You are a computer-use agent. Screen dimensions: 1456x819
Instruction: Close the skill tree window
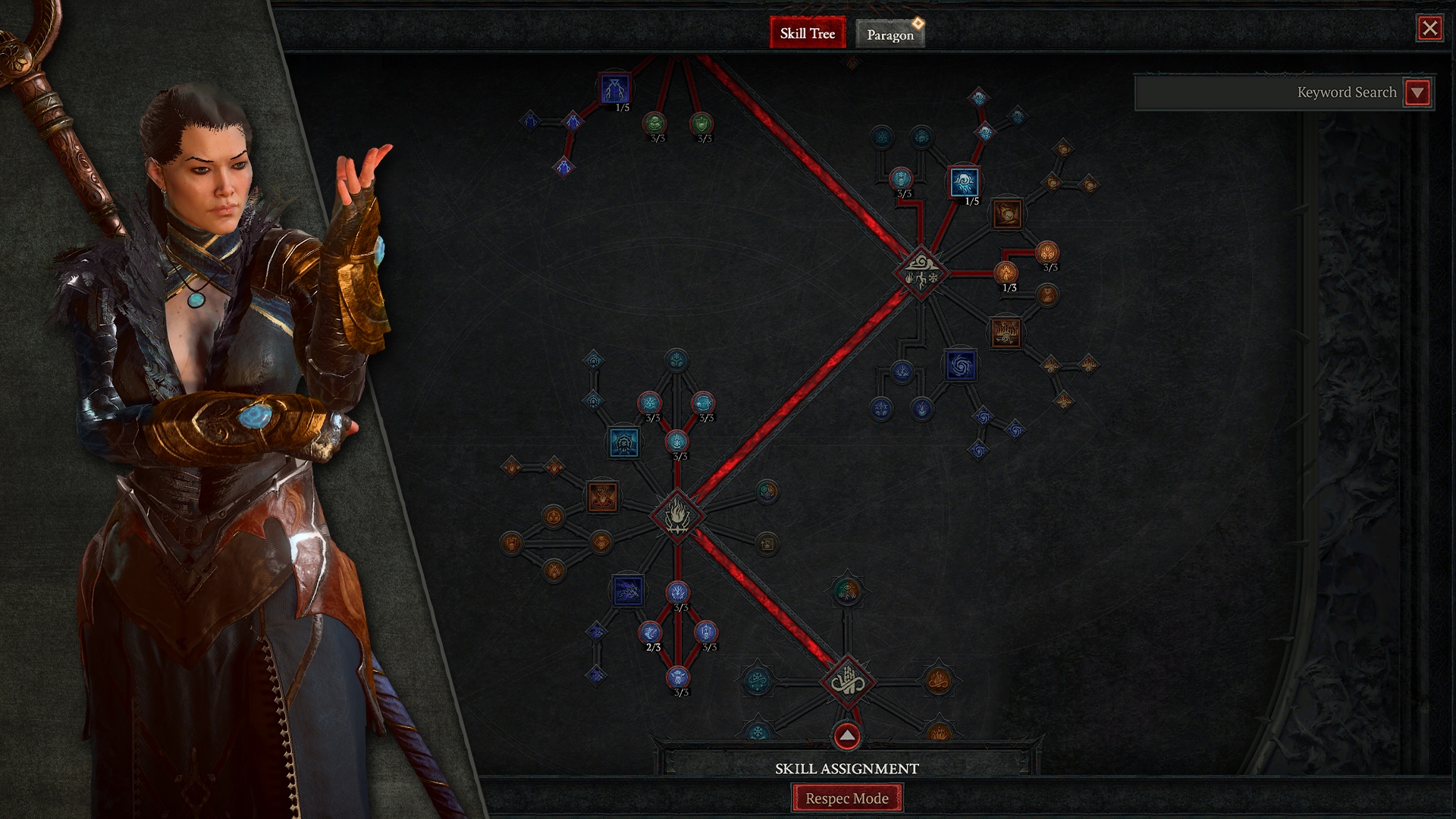(1429, 29)
